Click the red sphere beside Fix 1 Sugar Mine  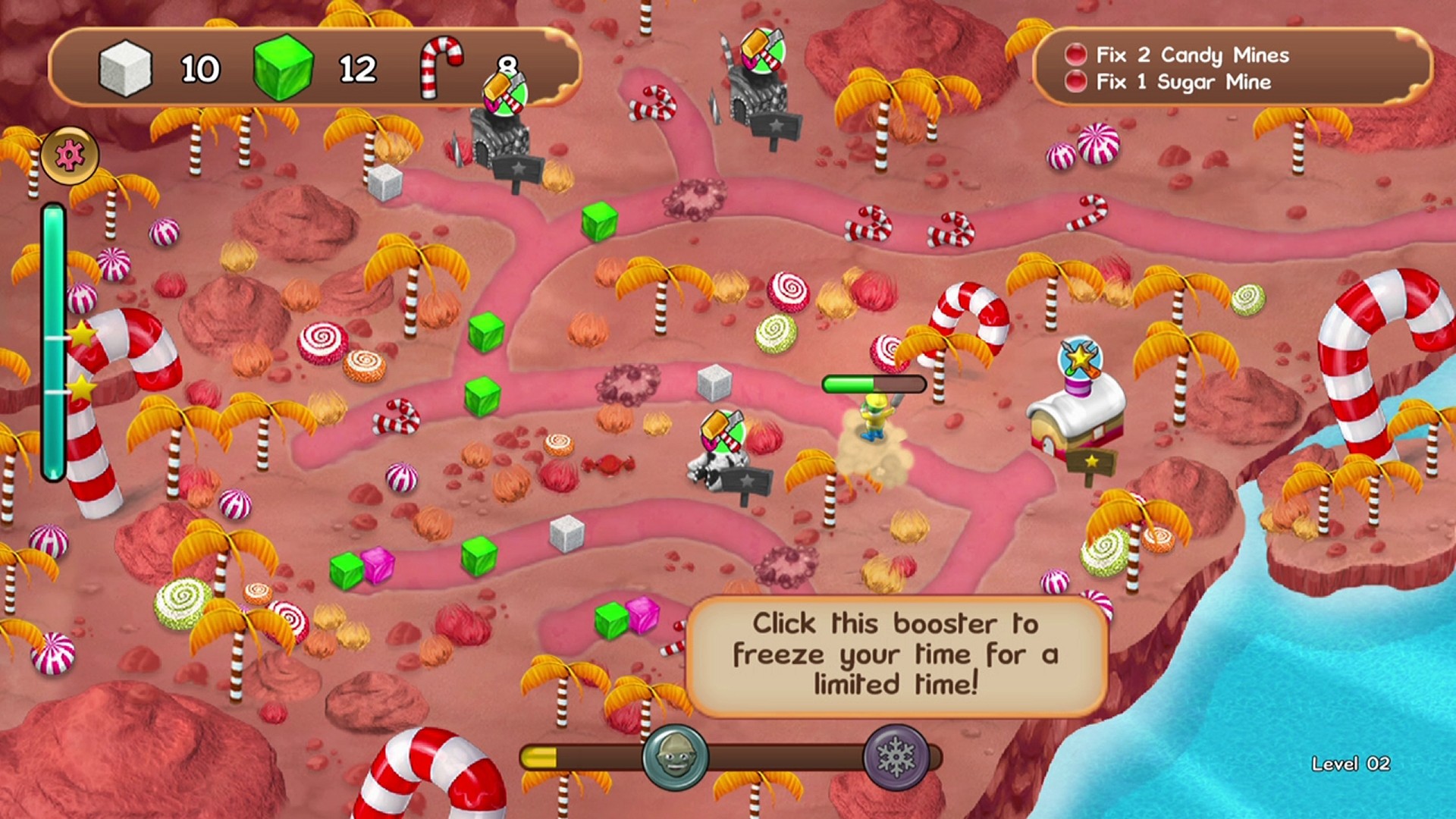click(x=1075, y=82)
